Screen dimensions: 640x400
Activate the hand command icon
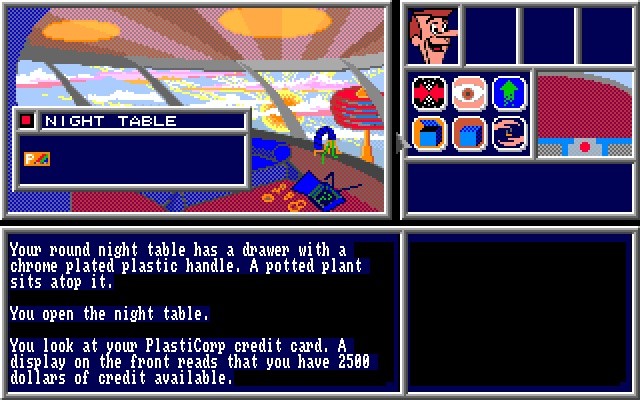tap(508, 133)
